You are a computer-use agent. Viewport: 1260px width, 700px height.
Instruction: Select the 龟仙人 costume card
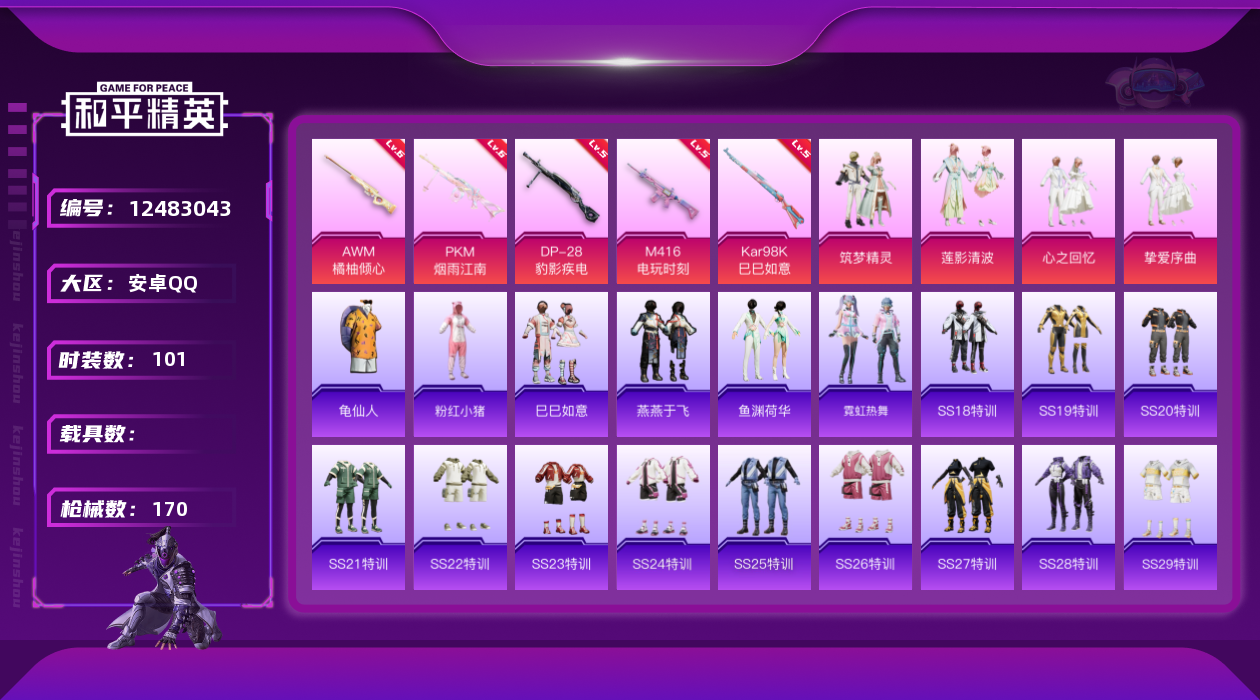pyautogui.click(x=358, y=364)
